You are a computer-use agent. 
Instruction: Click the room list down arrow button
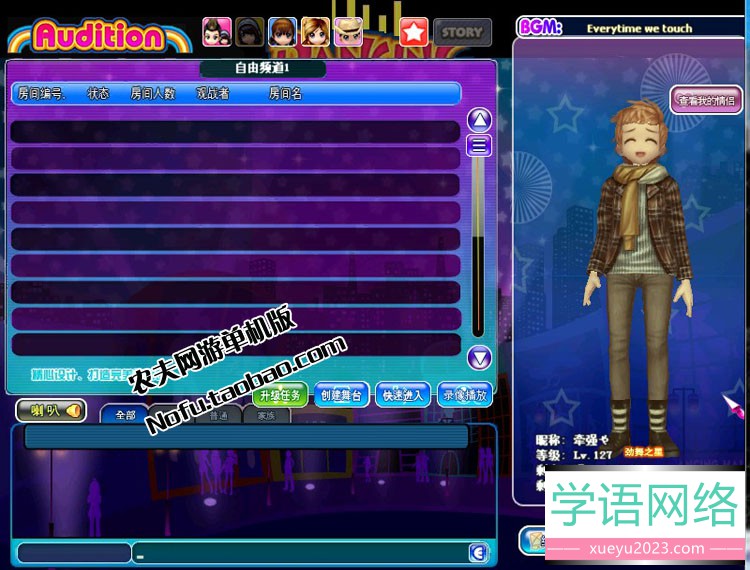click(480, 357)
